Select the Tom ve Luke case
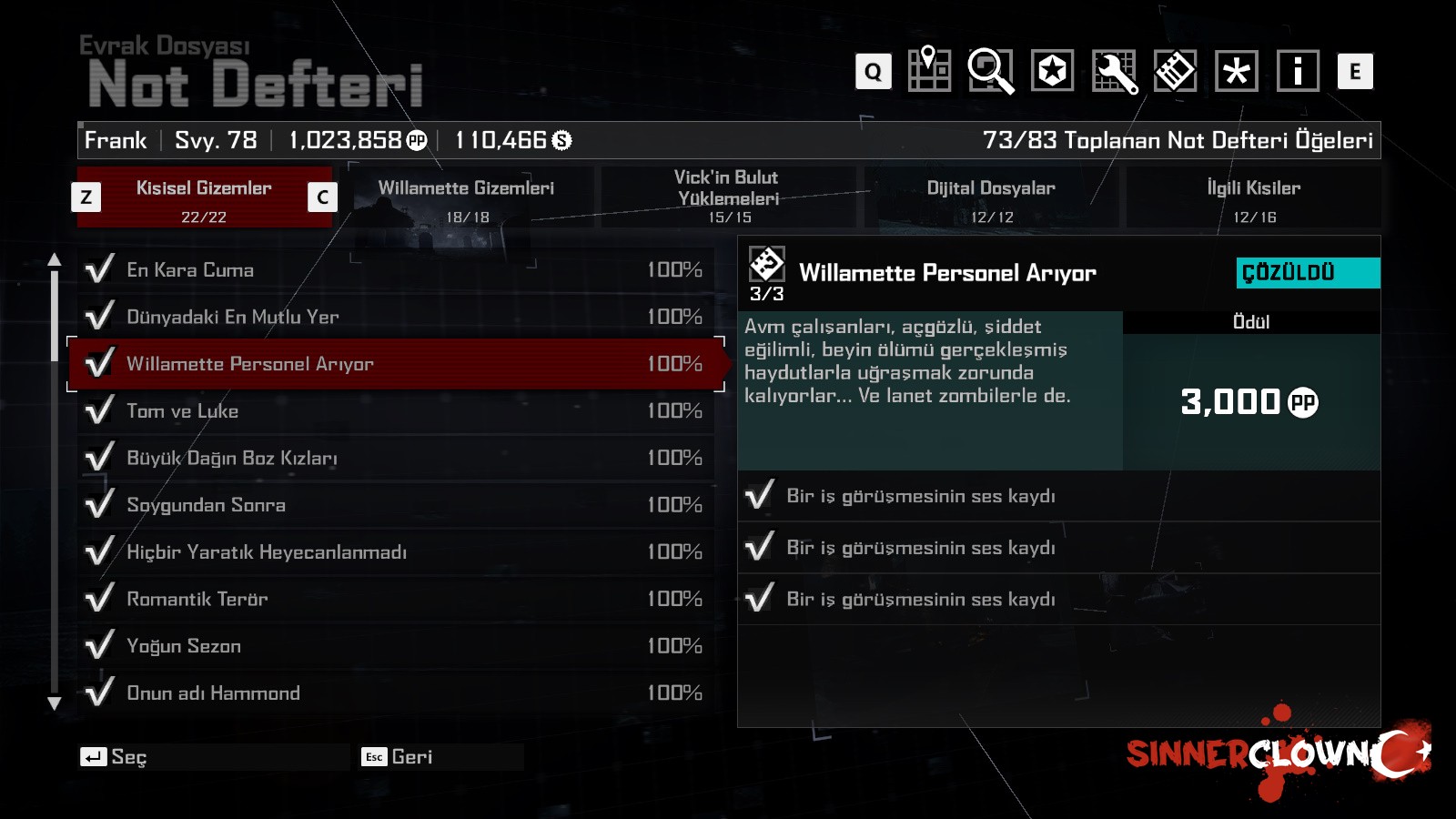 pos(391,411)
